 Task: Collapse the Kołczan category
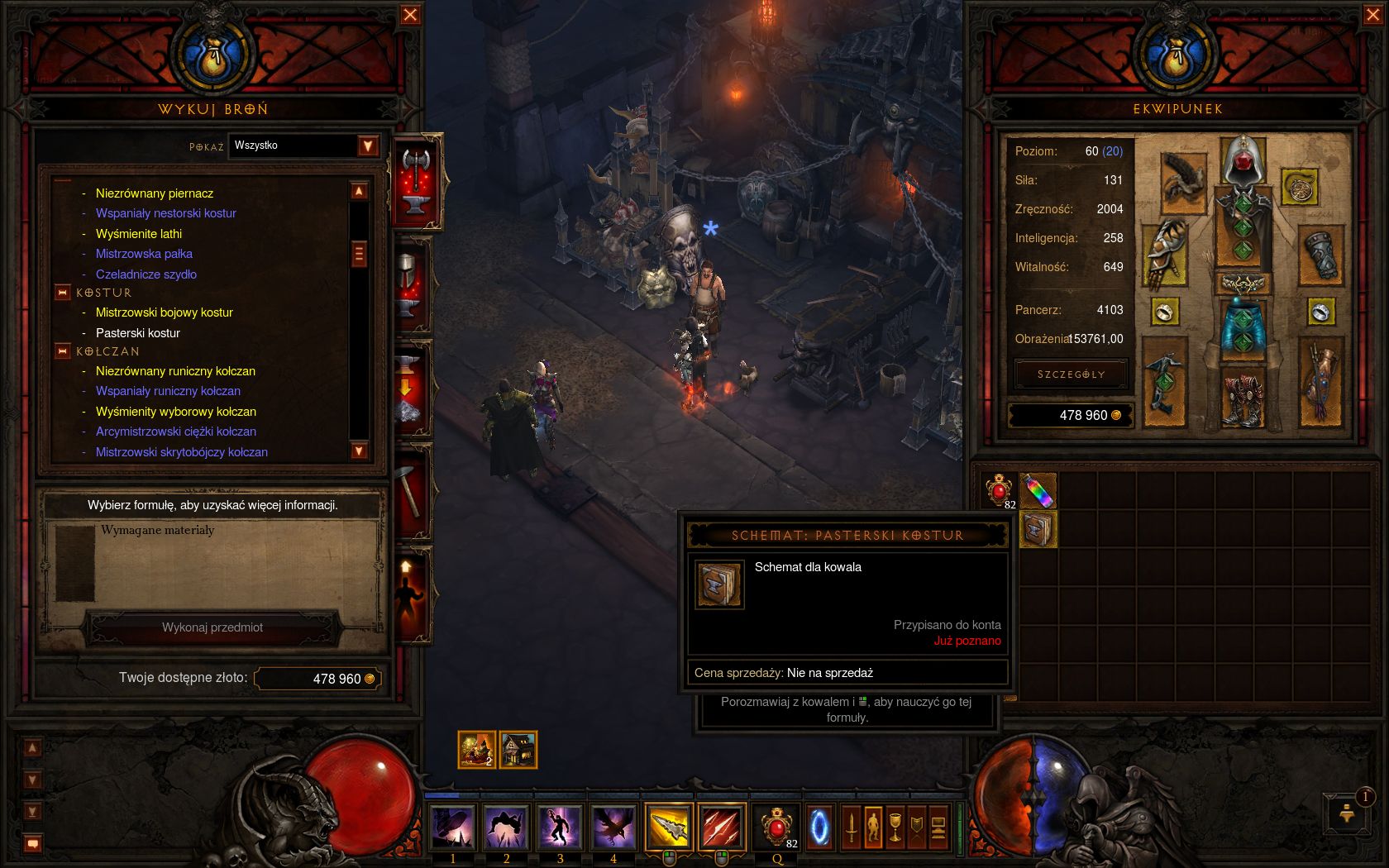point(63,351)
